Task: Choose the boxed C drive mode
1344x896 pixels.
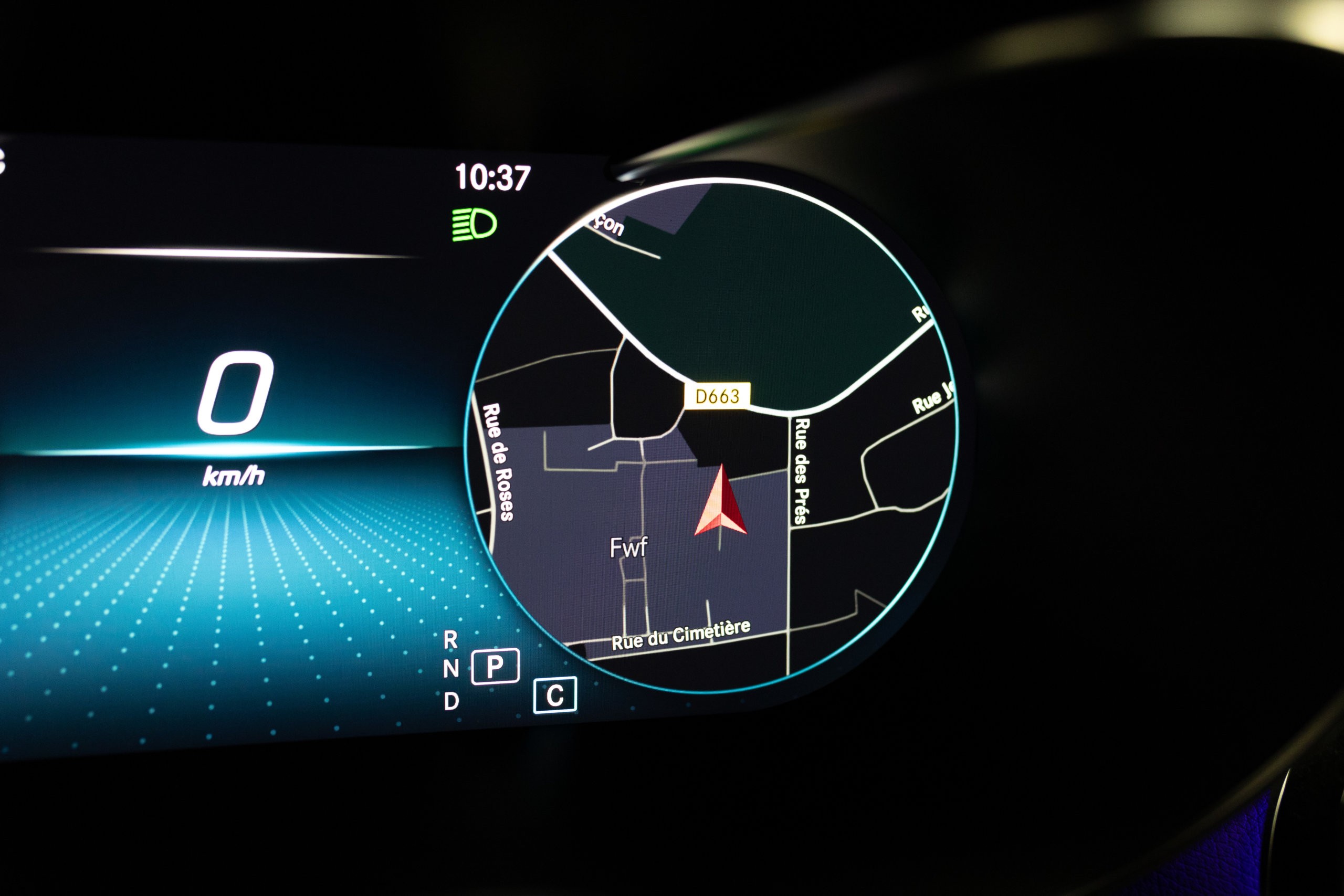Action: pos(555,695)
